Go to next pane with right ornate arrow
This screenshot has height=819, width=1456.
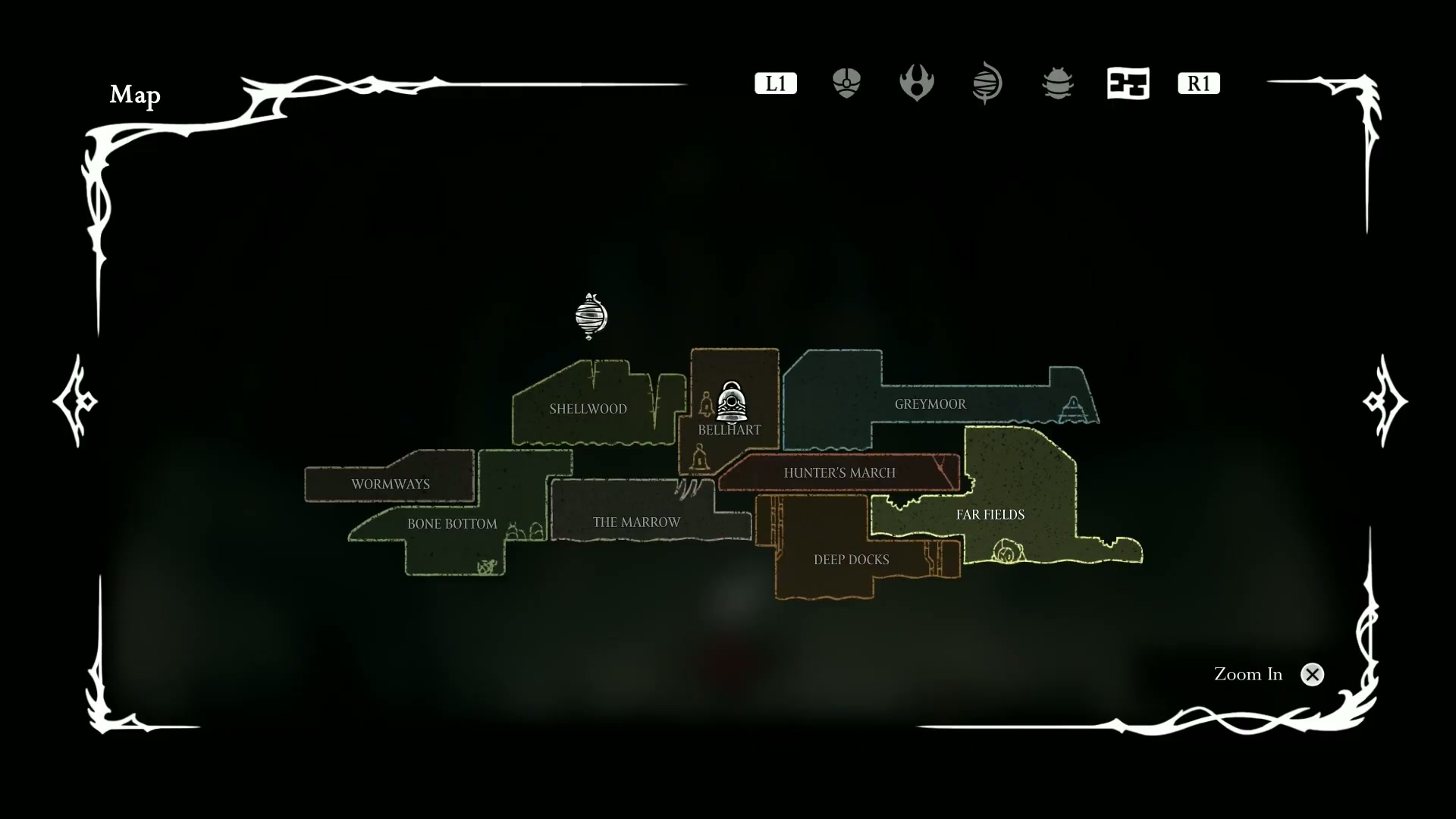coord(1385,400)
